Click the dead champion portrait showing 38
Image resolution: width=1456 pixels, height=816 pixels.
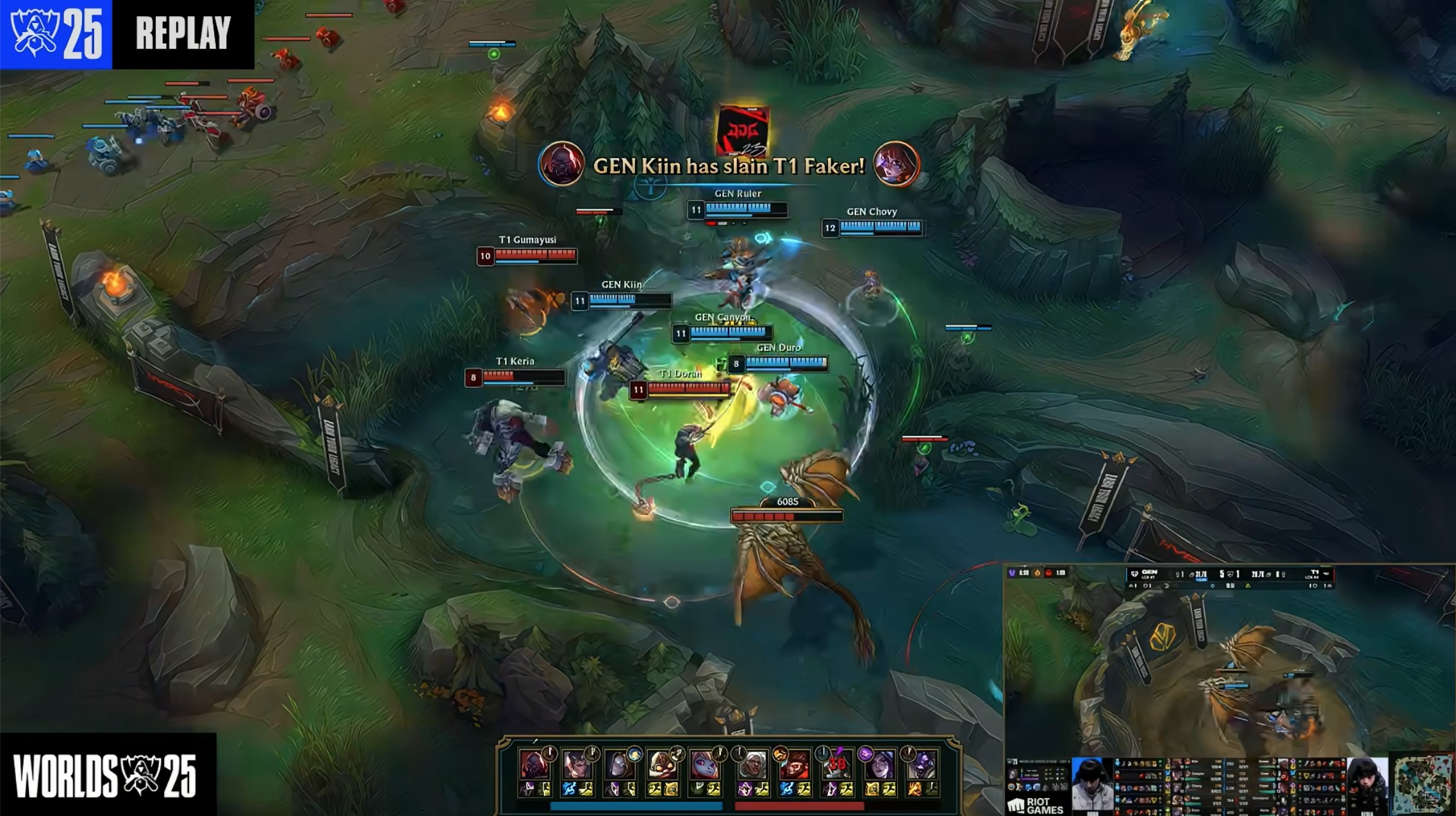[x=837, y=765]
